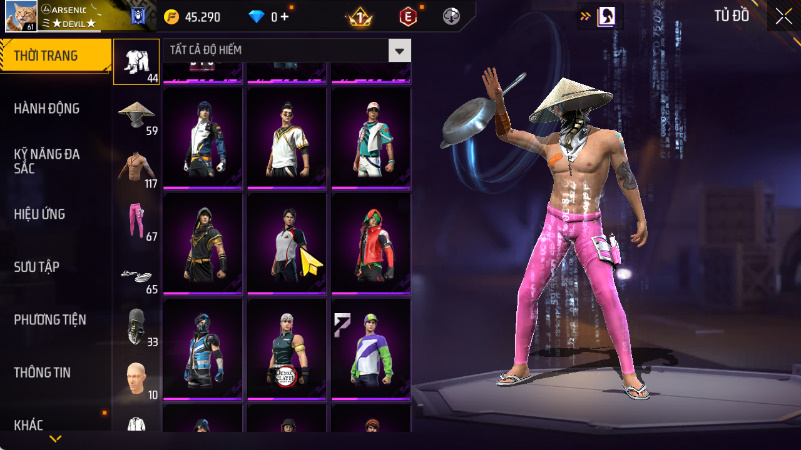Pick the pink pants category

tap(138, 222)
